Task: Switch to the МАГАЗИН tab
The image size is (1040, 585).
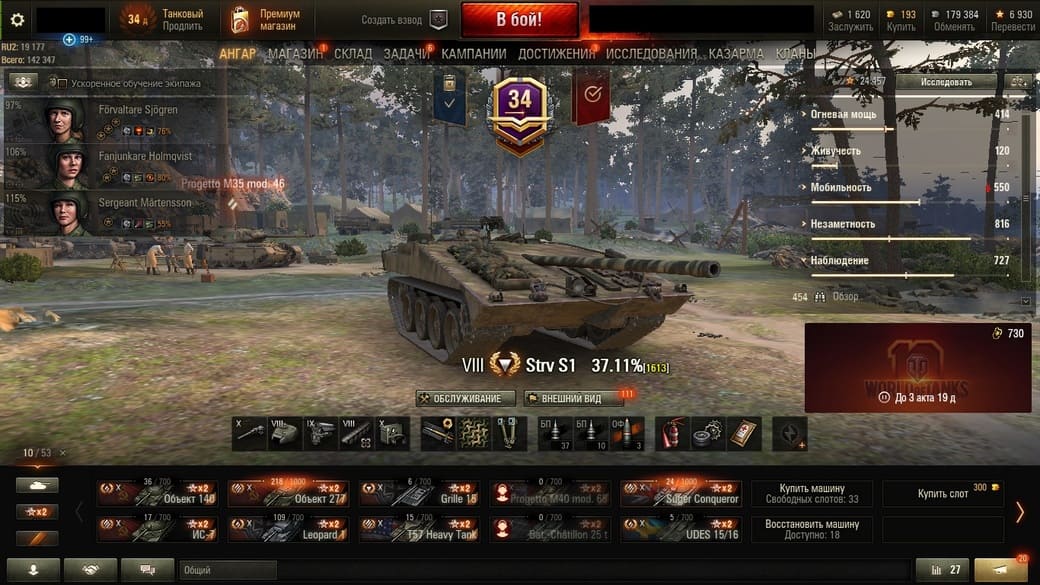Action: coord(295,53)
